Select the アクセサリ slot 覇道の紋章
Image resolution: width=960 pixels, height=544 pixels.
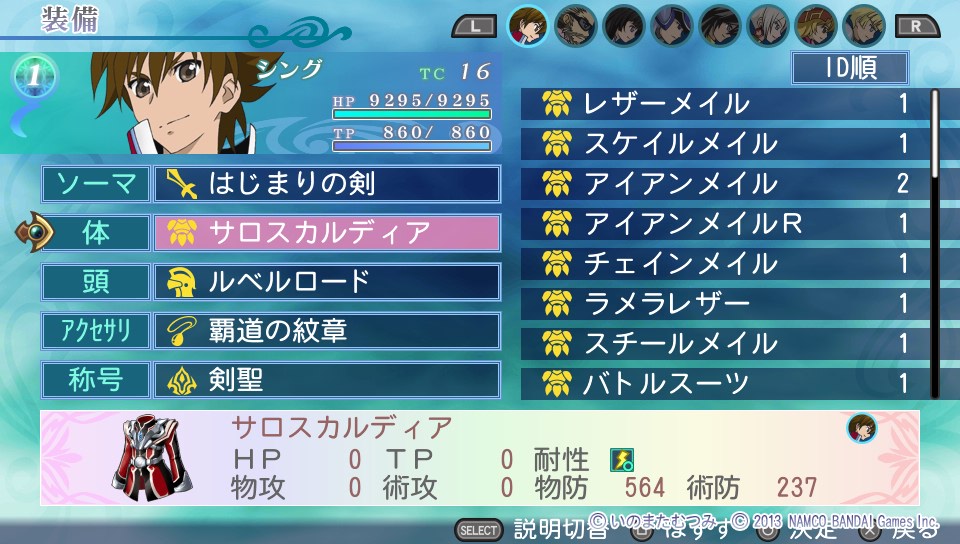click(326, 330)
